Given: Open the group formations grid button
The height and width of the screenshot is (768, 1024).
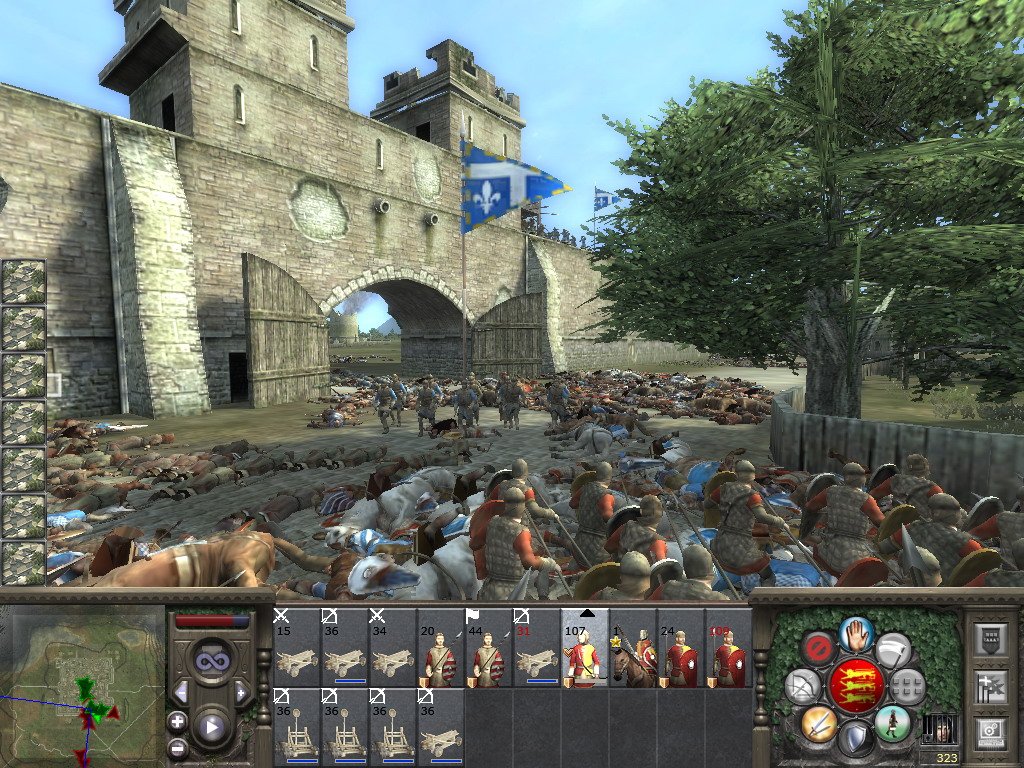Looking at the screenshot, I should tap(909, 686).
